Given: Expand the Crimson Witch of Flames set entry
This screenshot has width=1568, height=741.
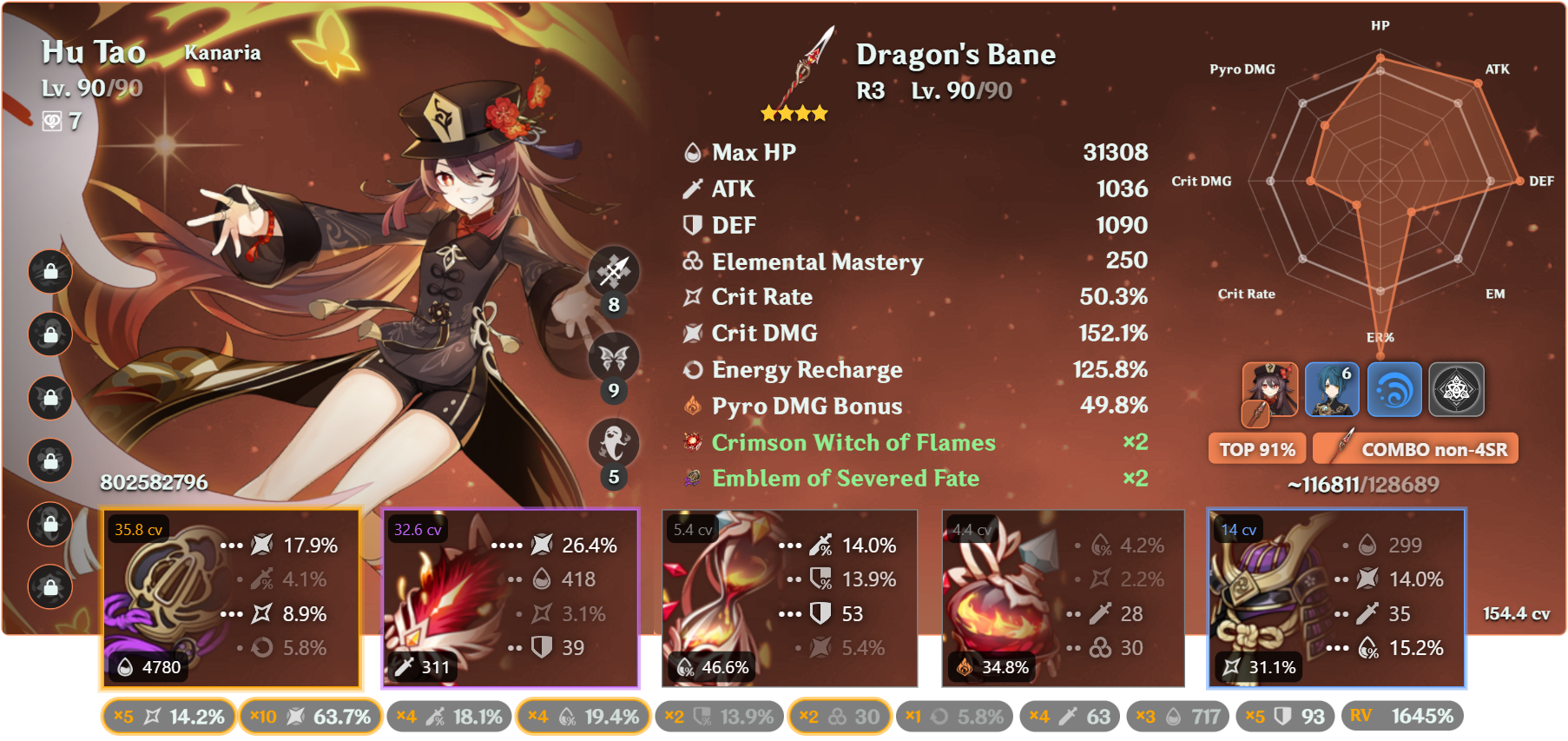Looking at the screenshot, I should (853, 442).
